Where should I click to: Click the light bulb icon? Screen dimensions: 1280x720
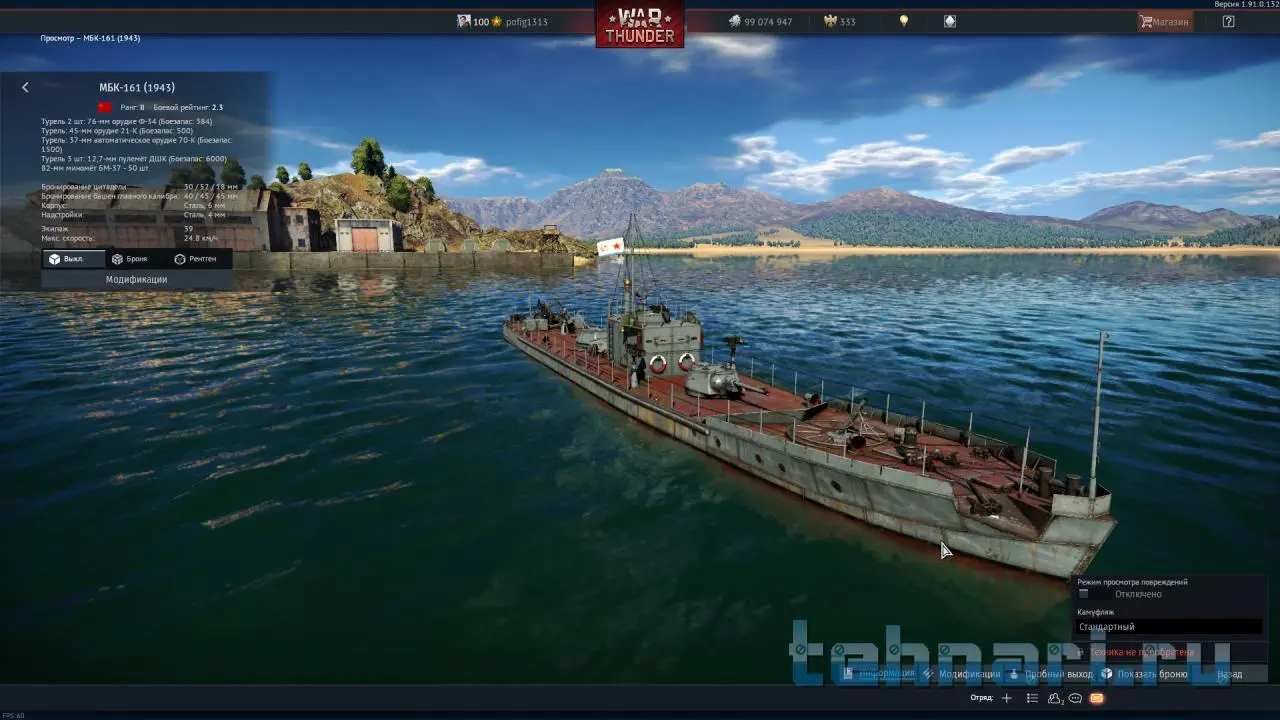pos(904,21)
